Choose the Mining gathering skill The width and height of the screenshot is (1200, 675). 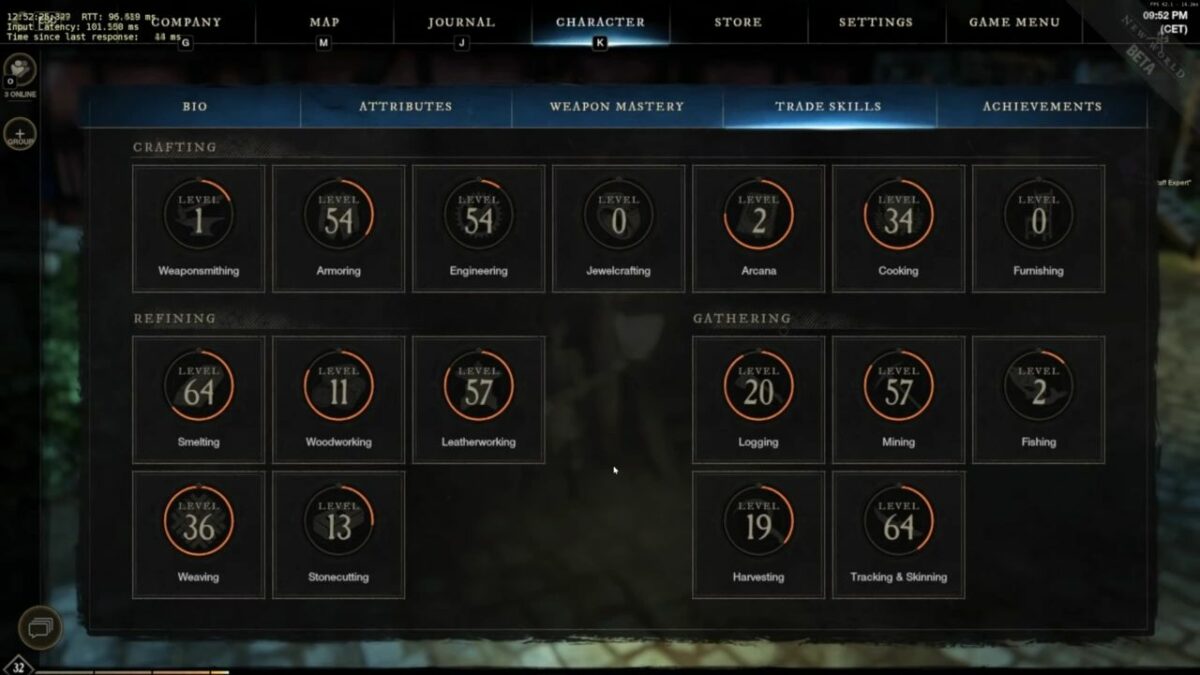pos(898,399)
